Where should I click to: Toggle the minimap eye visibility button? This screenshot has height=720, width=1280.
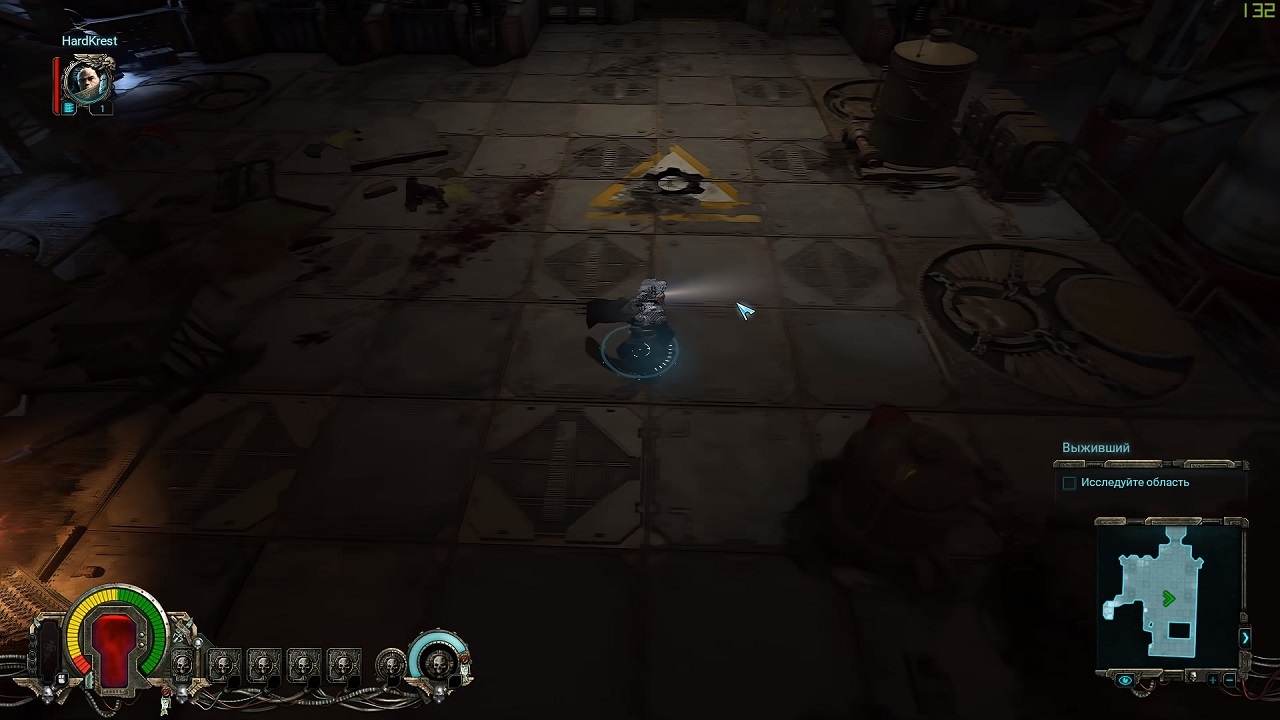tap(1126, 680)
